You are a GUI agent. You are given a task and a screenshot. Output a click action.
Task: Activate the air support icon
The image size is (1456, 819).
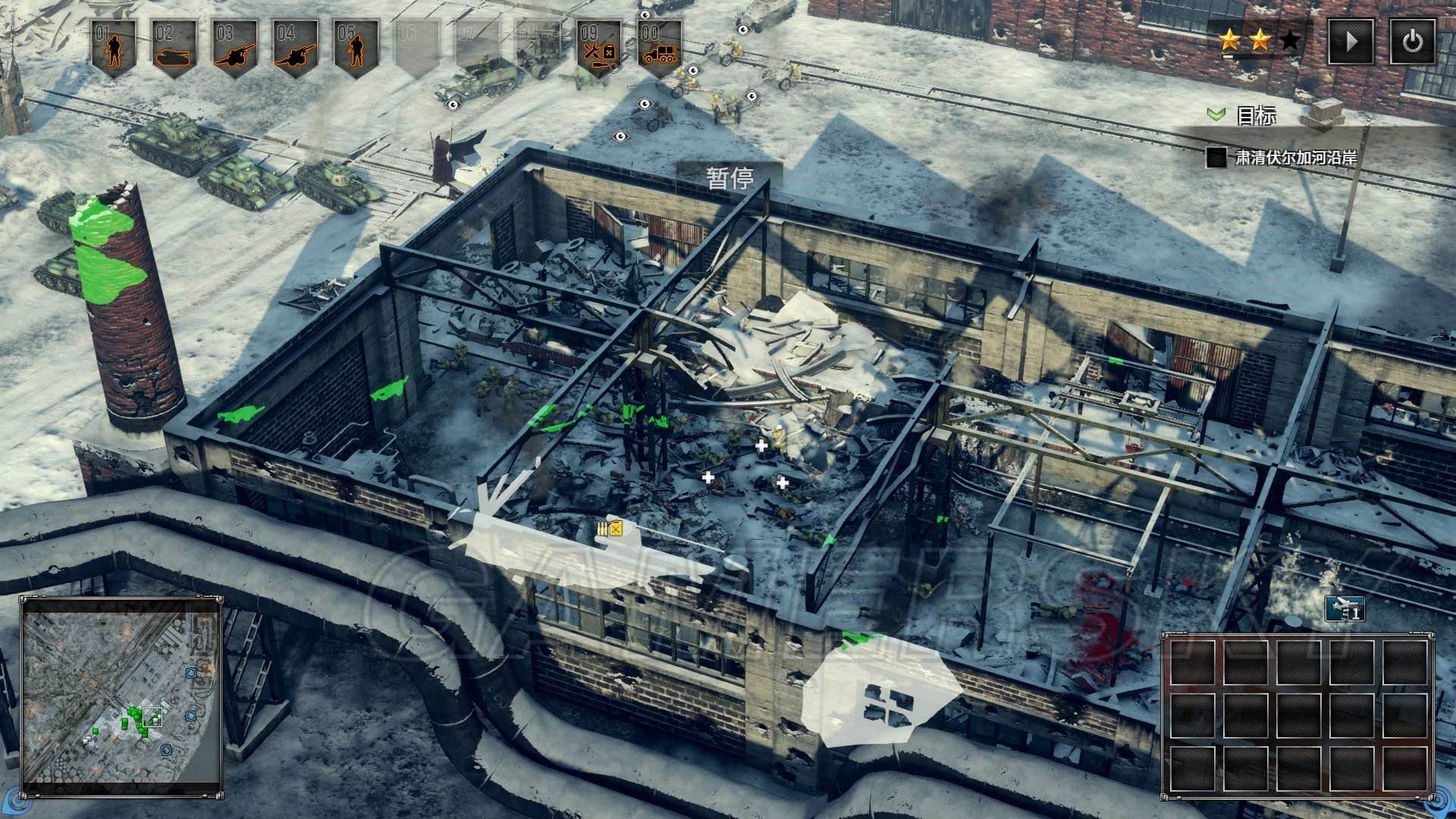click(x=1345, y=609)
